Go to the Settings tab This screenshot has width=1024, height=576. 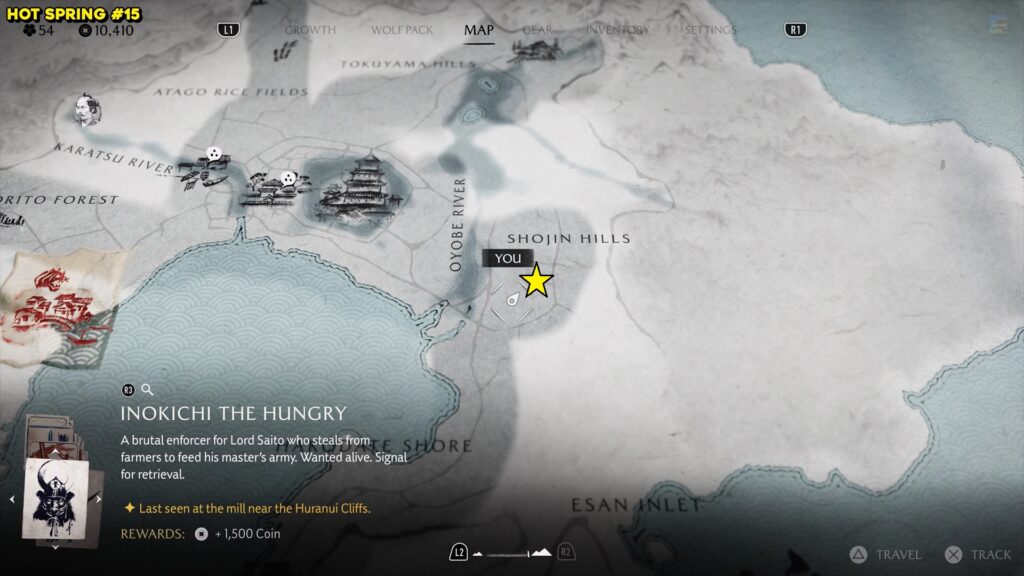pyautogui.click(x=710, y=30)
